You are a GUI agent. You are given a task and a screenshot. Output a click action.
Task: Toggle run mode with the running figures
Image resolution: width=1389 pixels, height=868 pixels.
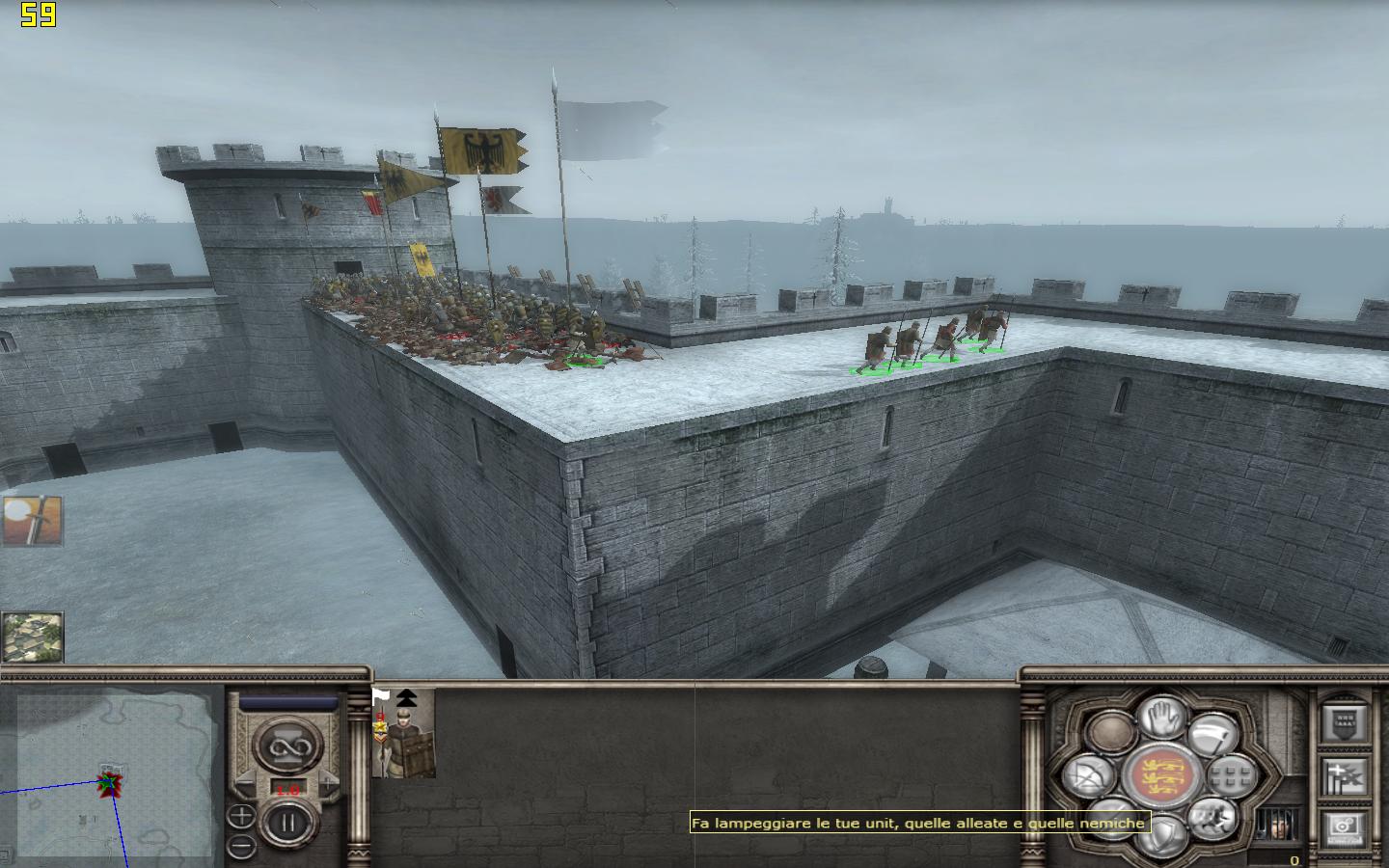[1212, 820]
